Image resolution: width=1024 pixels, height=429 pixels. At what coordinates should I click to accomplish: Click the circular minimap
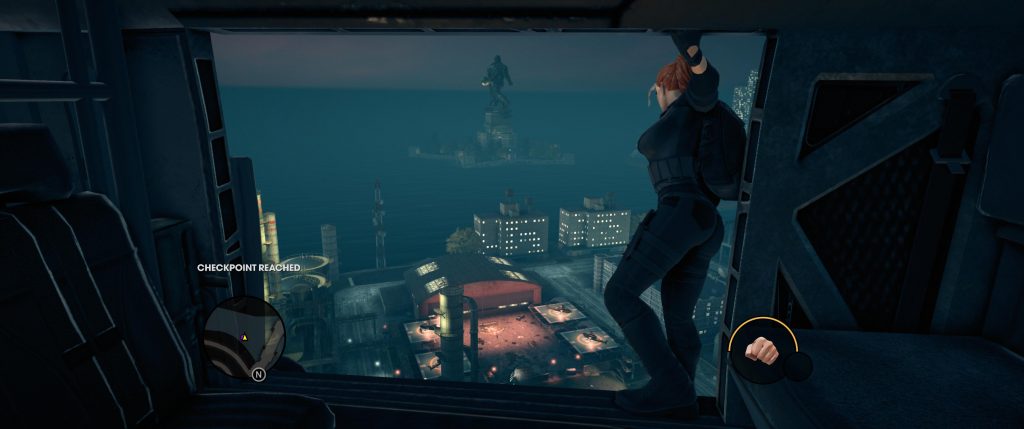click(245, 329)
